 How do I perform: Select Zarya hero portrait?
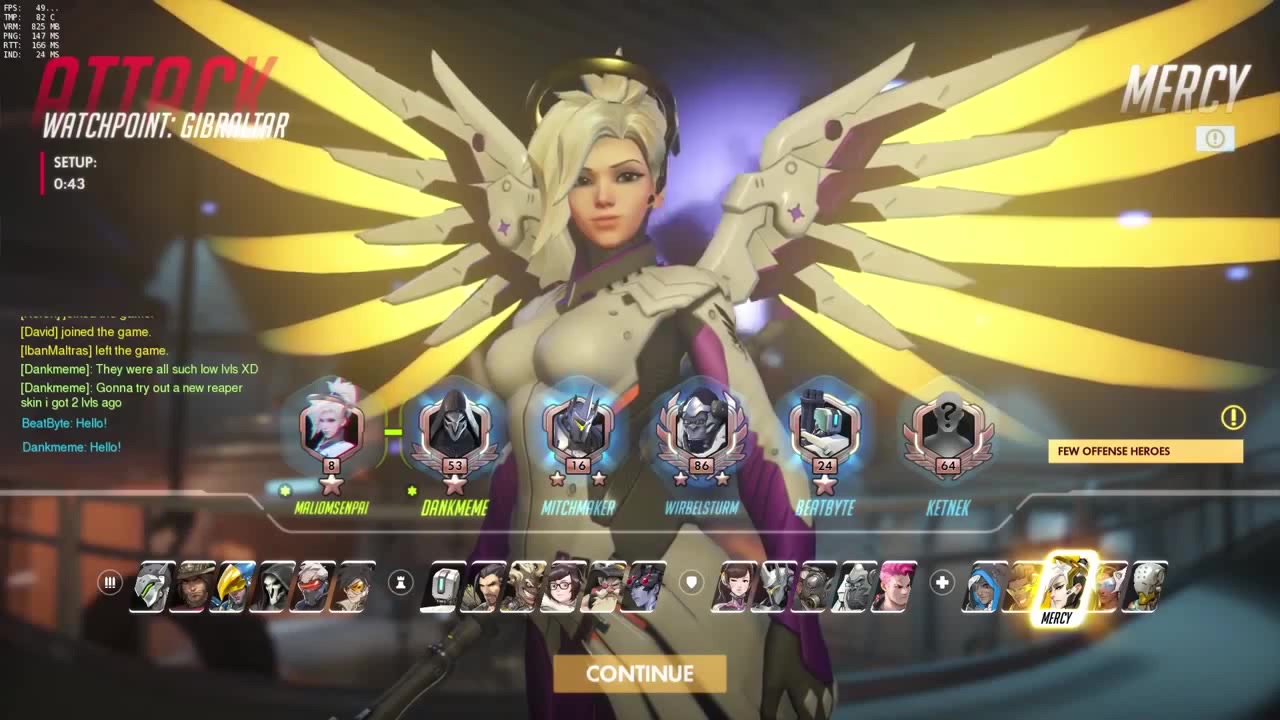895,586
